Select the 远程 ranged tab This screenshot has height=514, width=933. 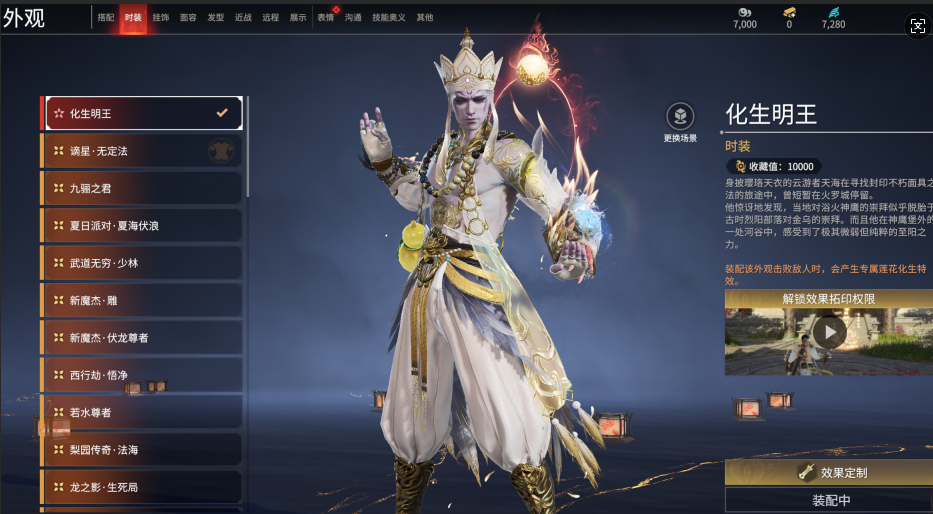tap(271, 18)
